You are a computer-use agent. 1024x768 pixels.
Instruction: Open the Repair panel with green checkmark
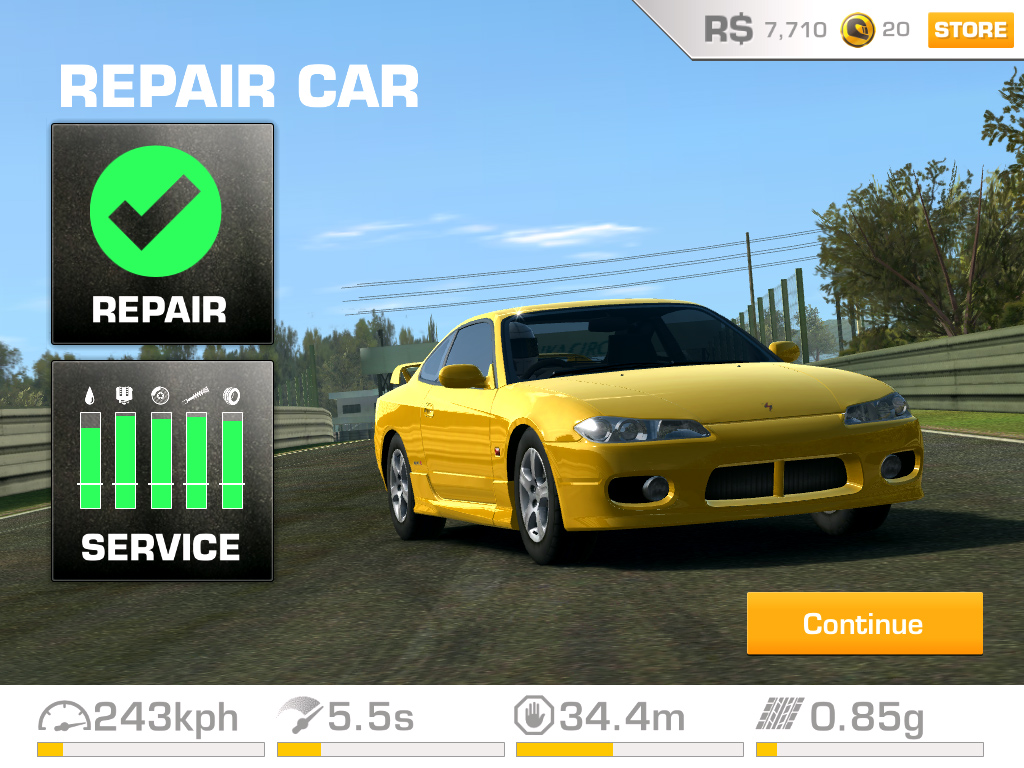click(x=162, y=234)
